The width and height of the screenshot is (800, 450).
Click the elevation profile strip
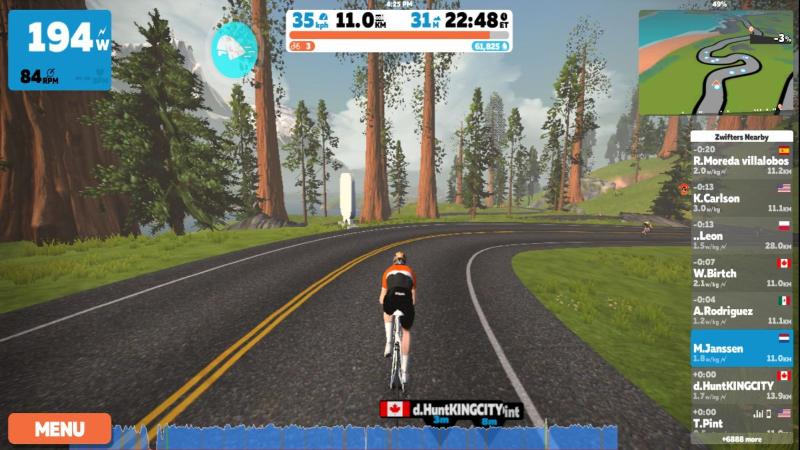(x=400, y=437)
